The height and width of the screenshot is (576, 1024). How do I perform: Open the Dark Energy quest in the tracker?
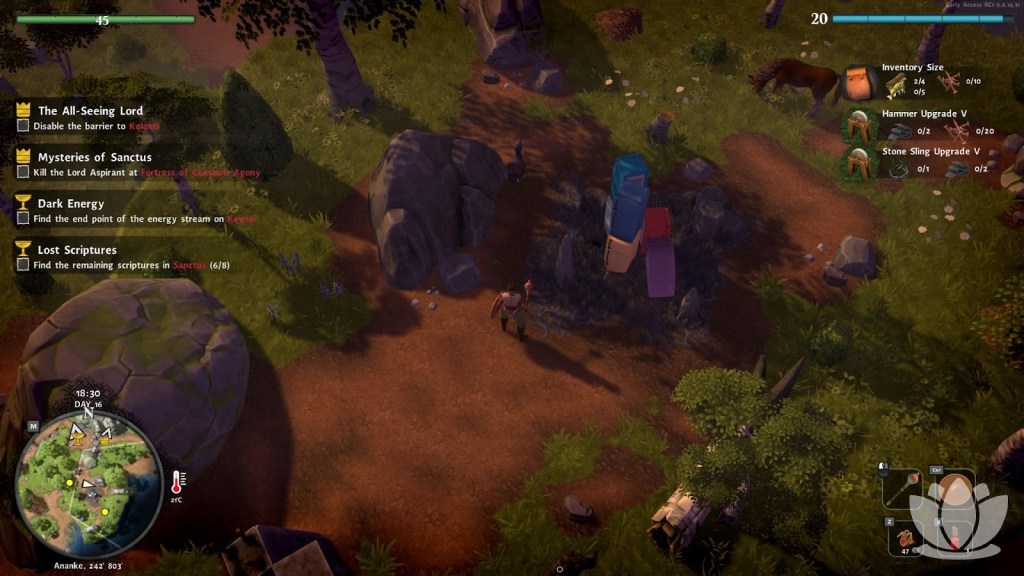70,203
